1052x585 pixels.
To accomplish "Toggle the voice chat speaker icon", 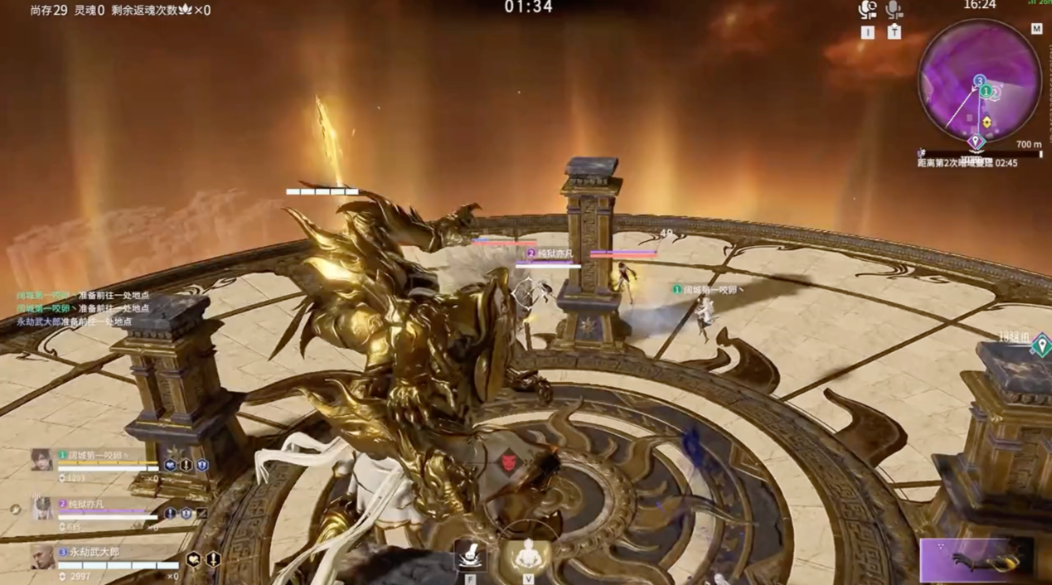I will pos(867,10).
